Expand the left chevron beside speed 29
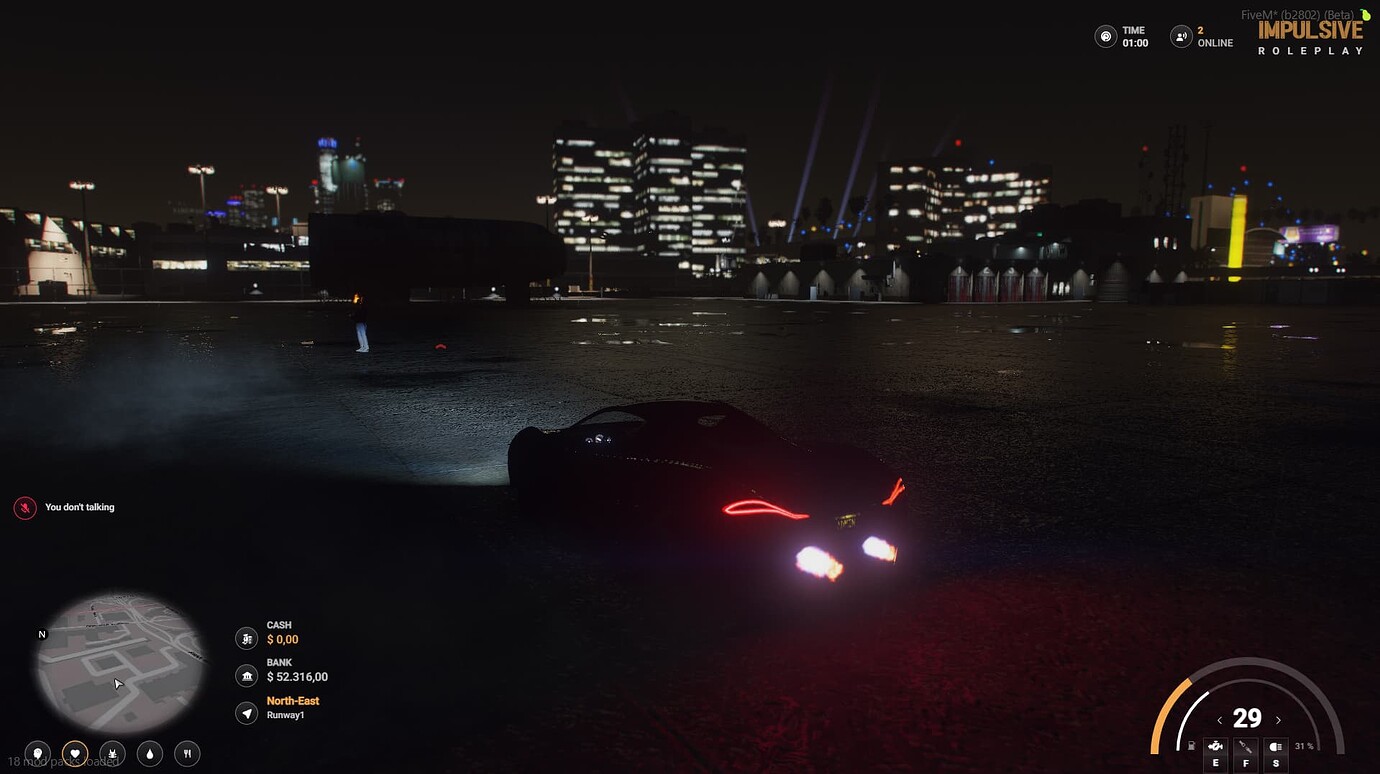The width and height of the screenshot is (1380, 774). click(x=1220, y=719)
